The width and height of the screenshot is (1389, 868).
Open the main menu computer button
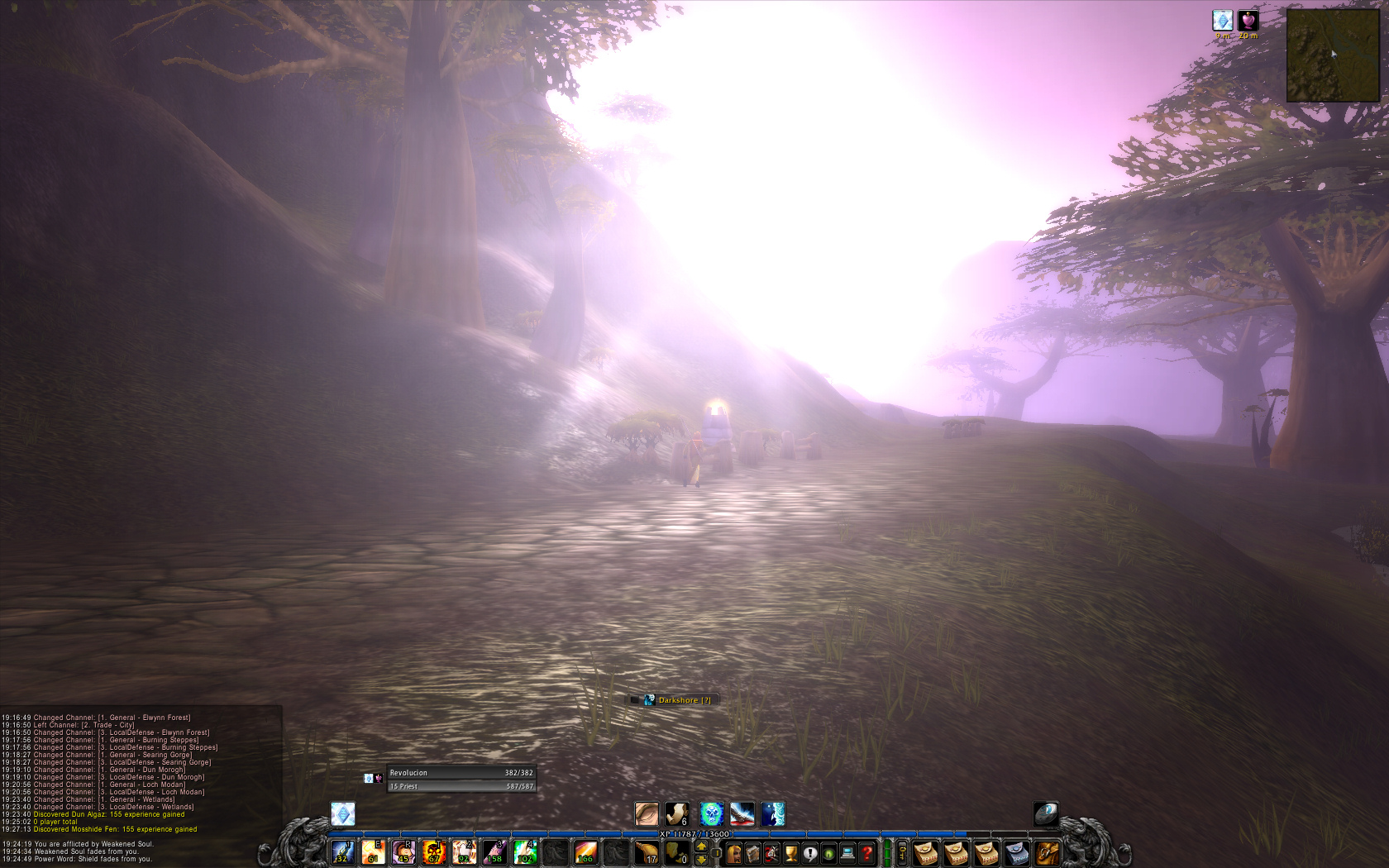pyautogui.click(x=847, y=852)
